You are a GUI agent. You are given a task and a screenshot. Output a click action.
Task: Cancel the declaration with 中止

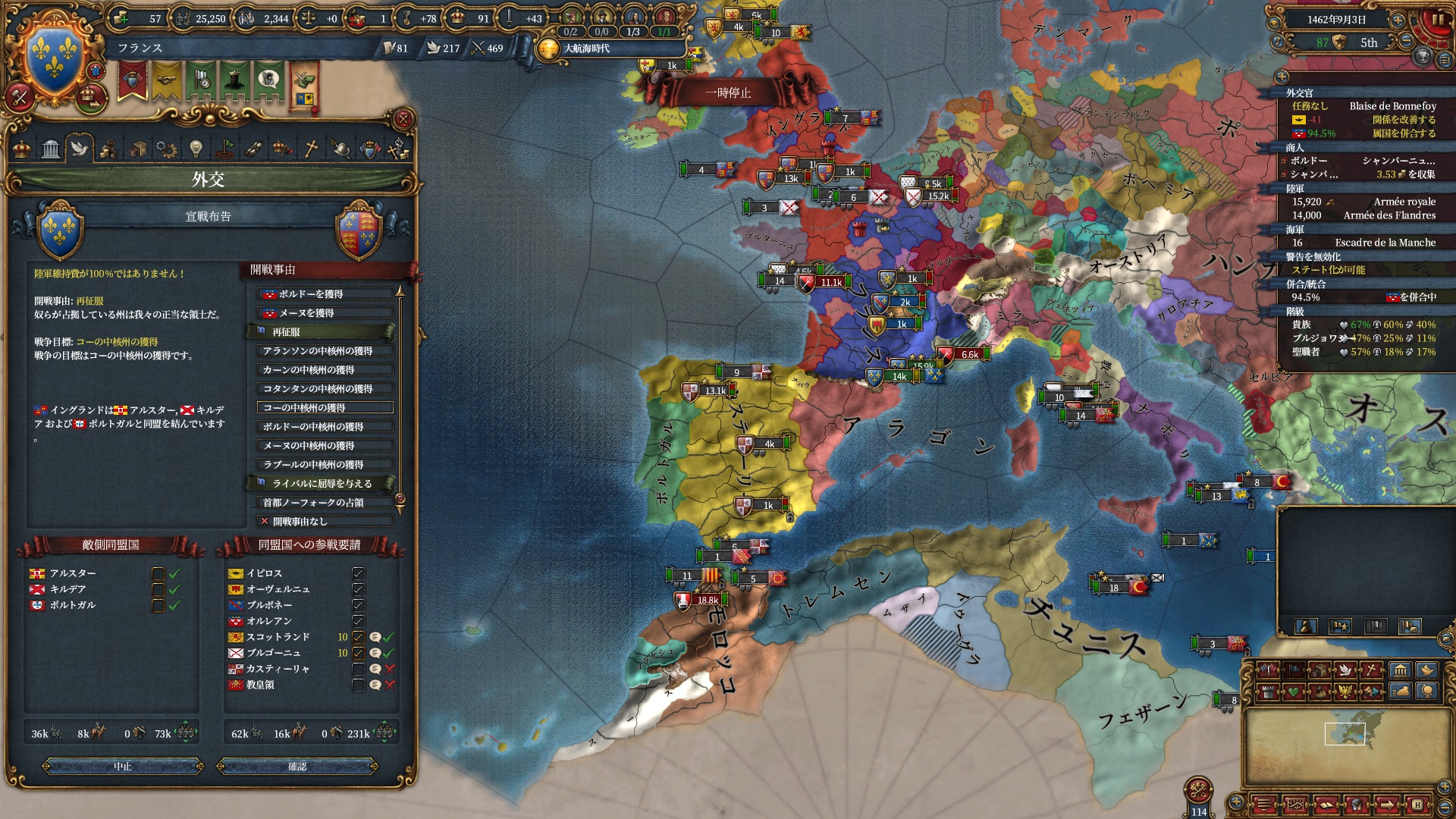pyautogui.click(x=123, y=767)
